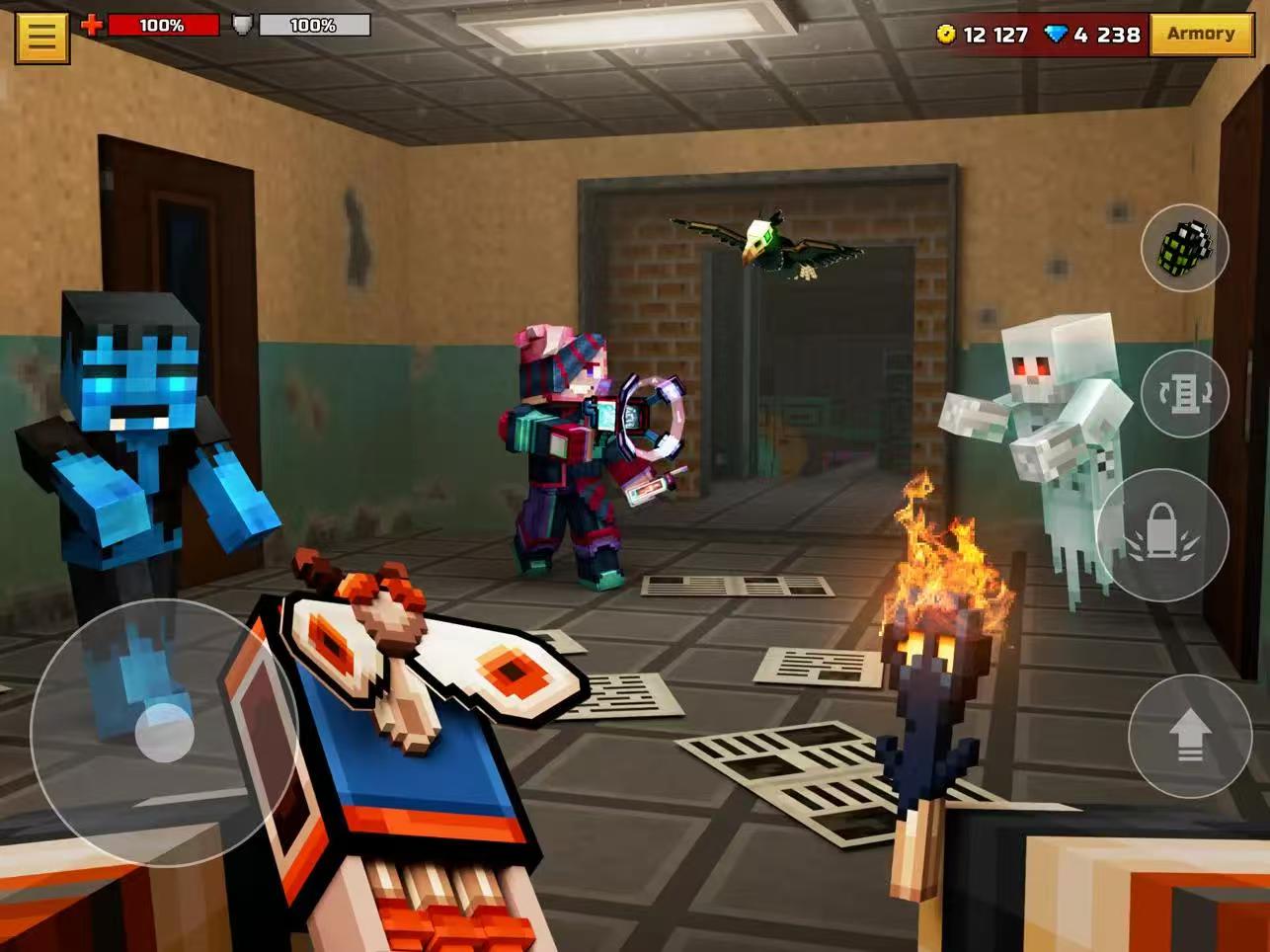This screenshot has width=1270, height=952.
Task: Tap the padlock fire button
Action: [x=1162, y=534]
